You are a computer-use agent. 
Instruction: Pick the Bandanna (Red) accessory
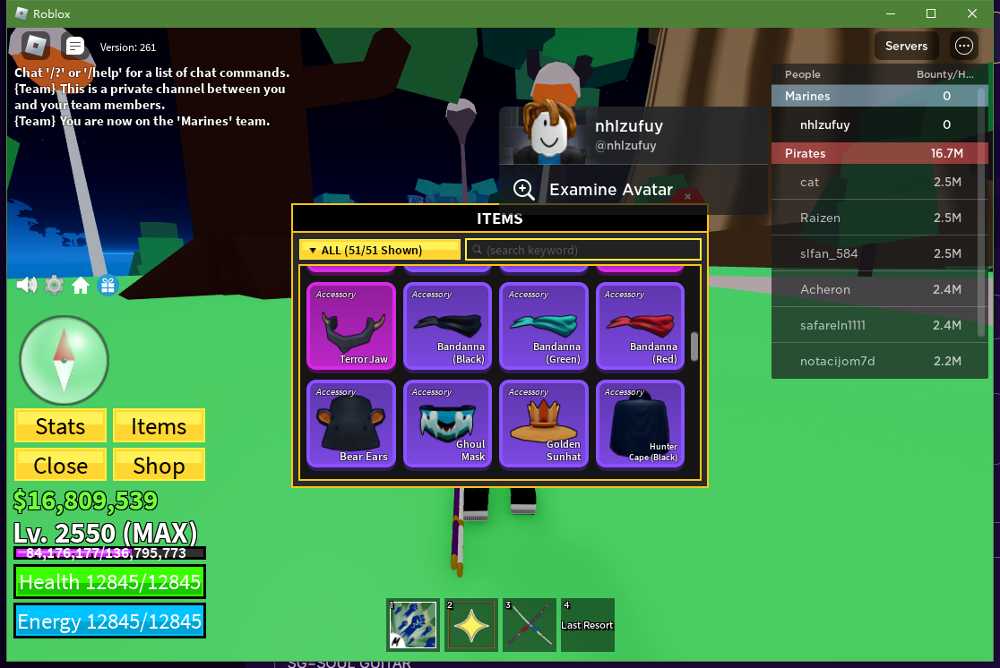(640, 326)
